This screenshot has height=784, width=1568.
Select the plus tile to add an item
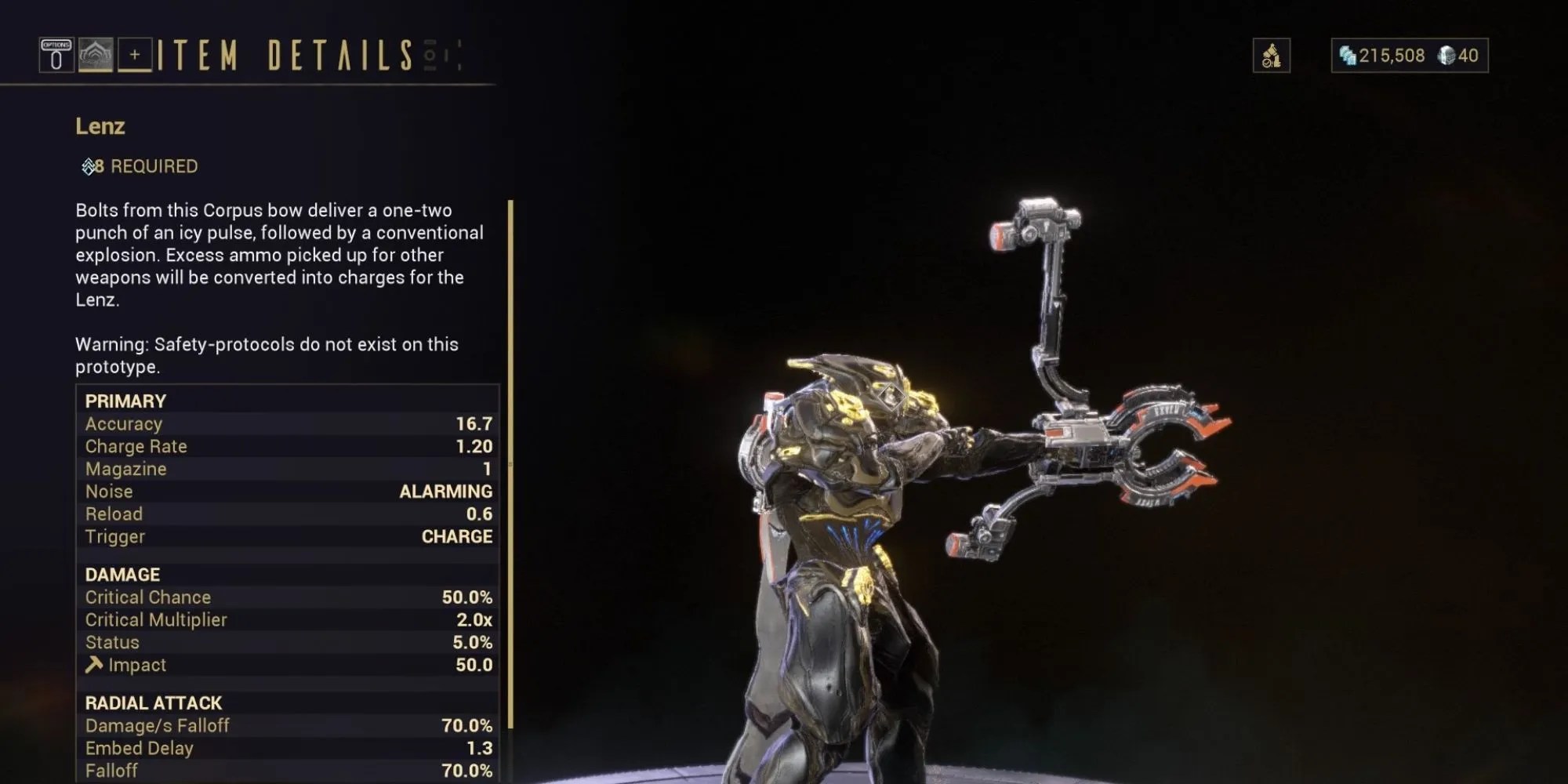click(135, 55)
